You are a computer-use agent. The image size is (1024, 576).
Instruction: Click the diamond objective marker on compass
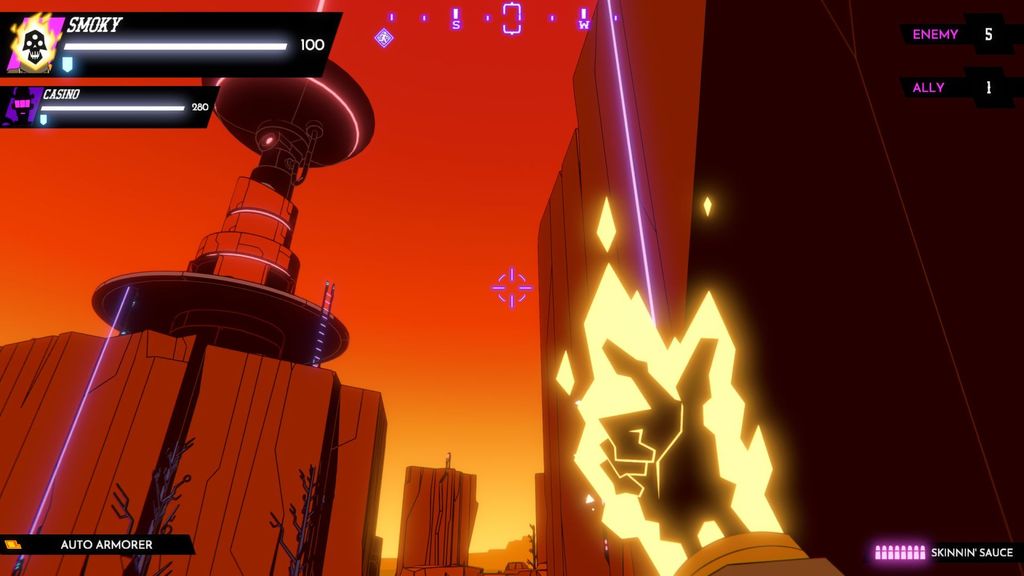383,38
